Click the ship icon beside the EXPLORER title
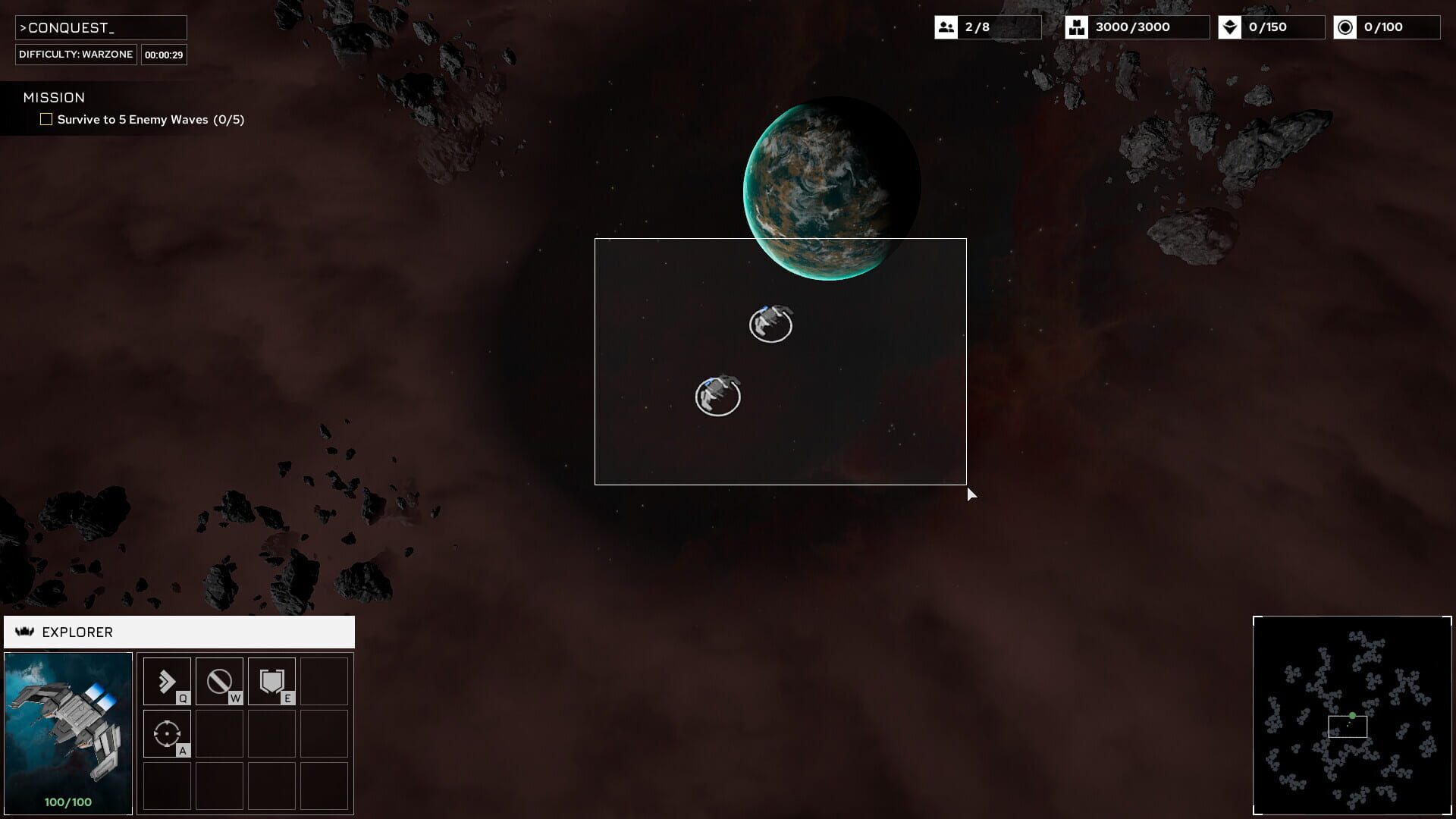The image size is (1456, 819). (x=25, y=632)
